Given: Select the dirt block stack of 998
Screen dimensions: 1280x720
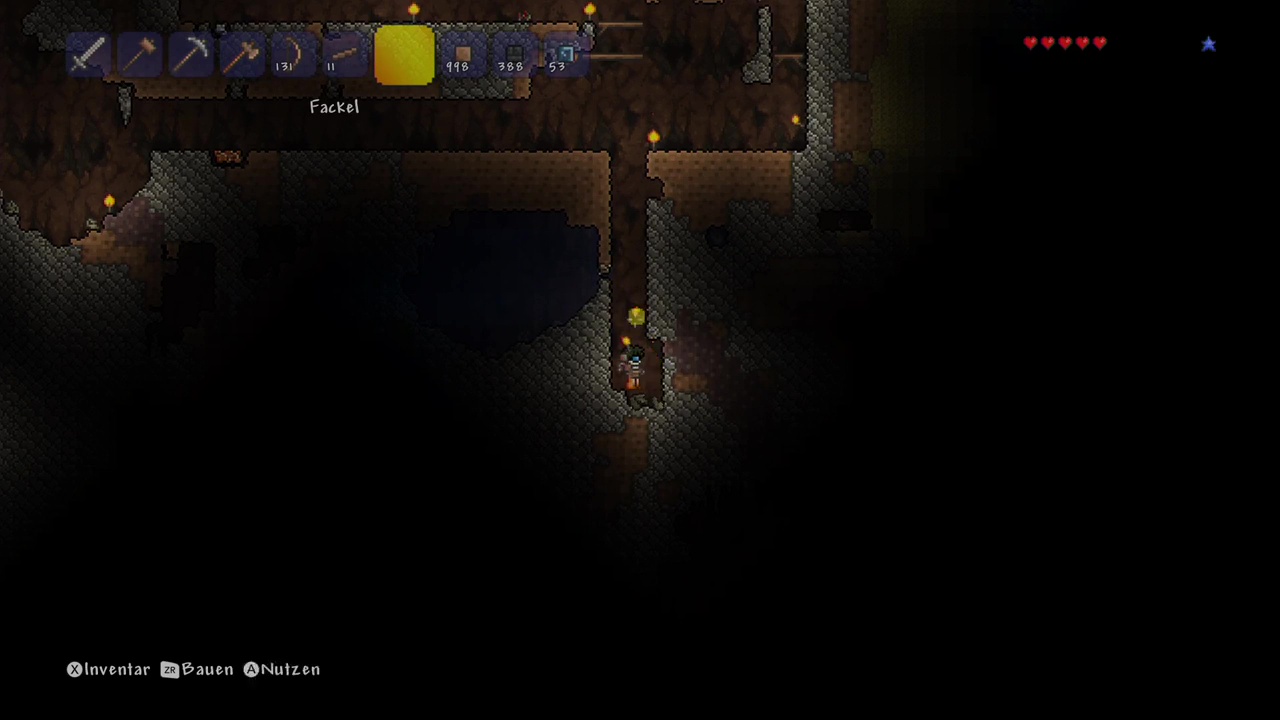Looking at the screenshot, I should 461,55.
